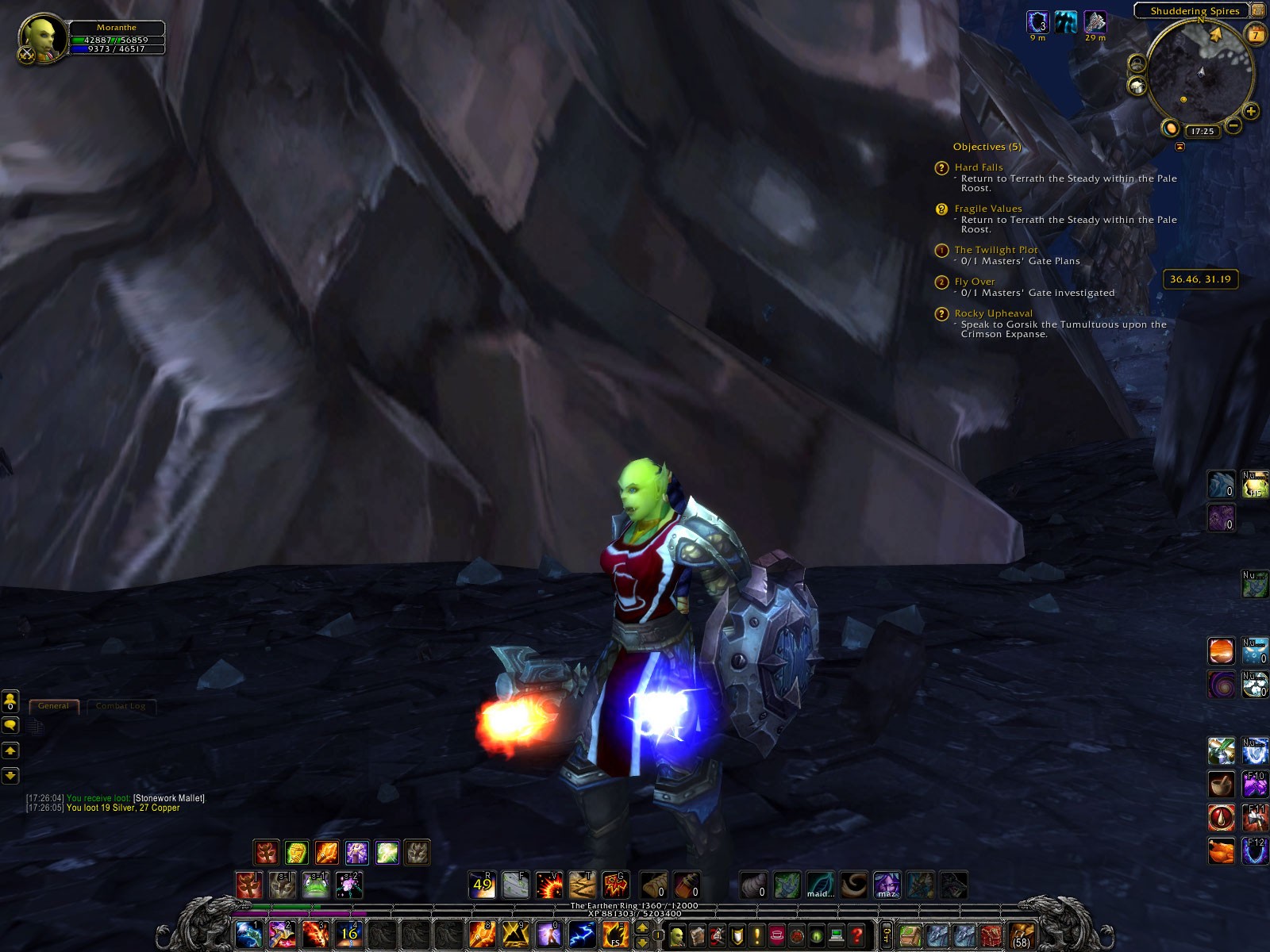This screenshot has width=1270, height=952.
Task: Open the backpack showing 58 free slots
Action: 1022,935
